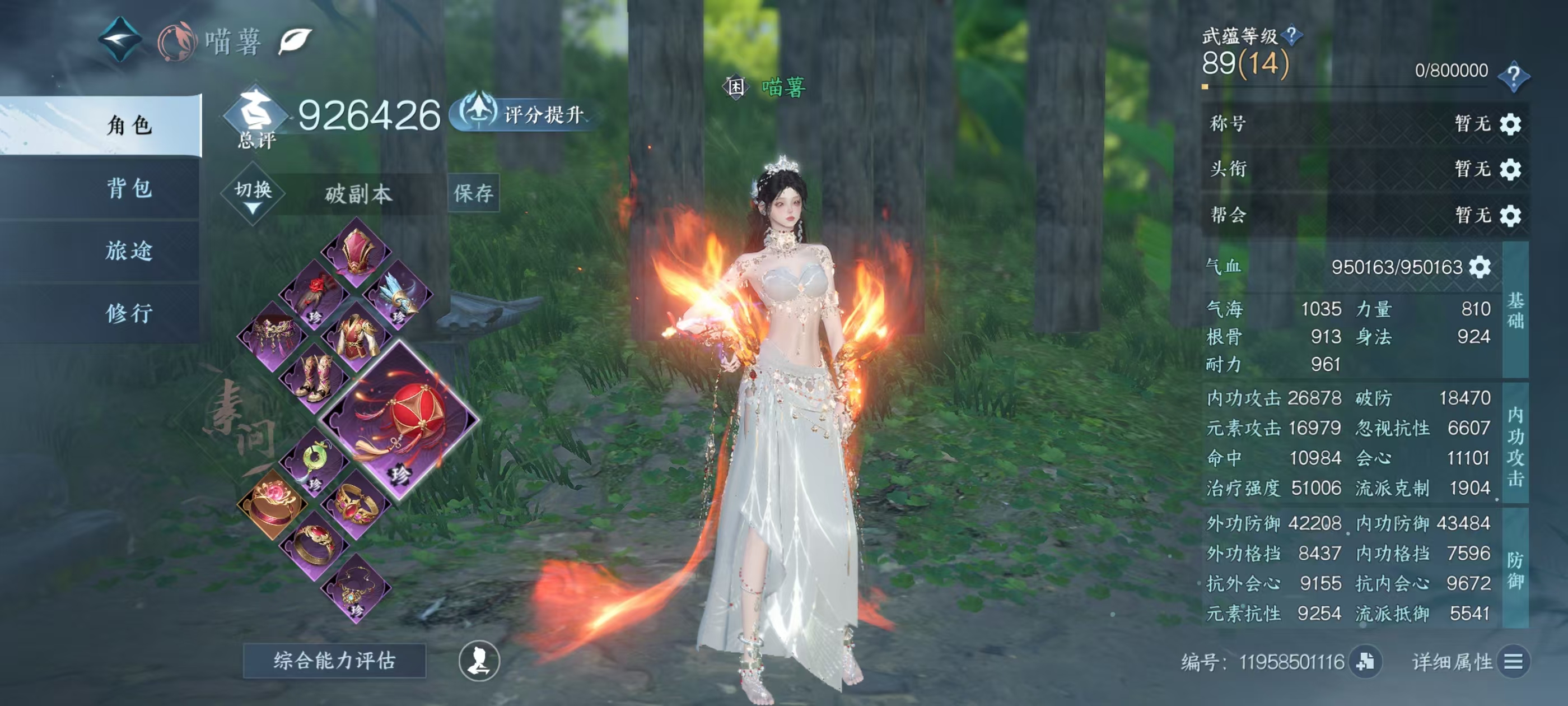This screenshot has width=1568, height=706.
Task: Open the 武蕴等级 help tooltip
Action: point(1292,35)
